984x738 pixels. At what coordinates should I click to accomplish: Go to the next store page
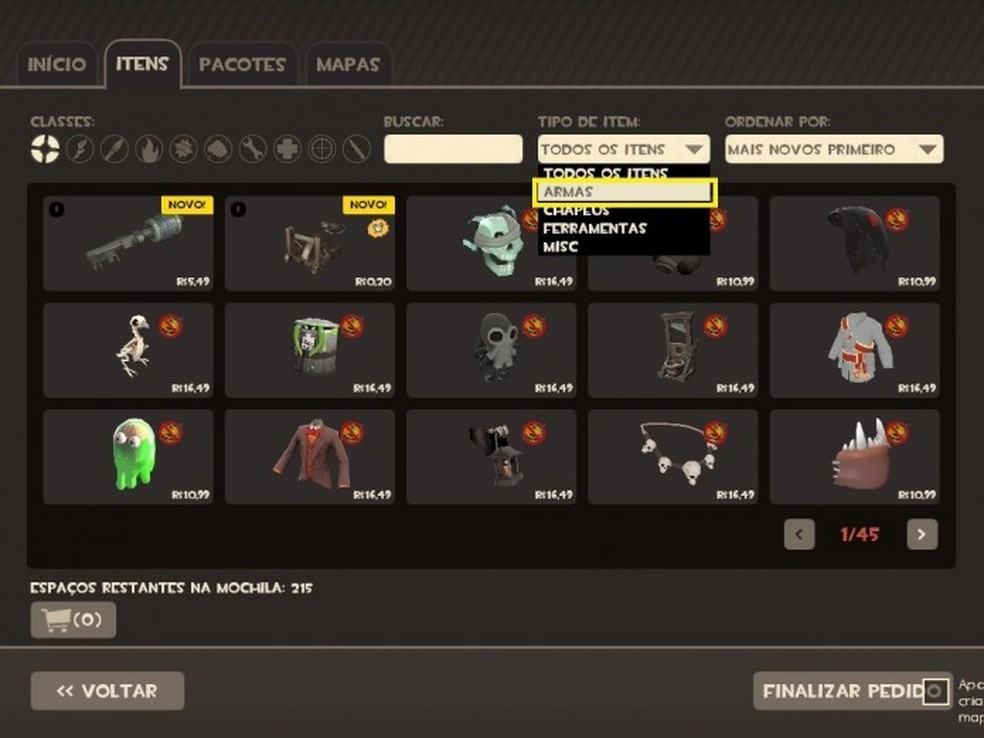tap(922, 534)
